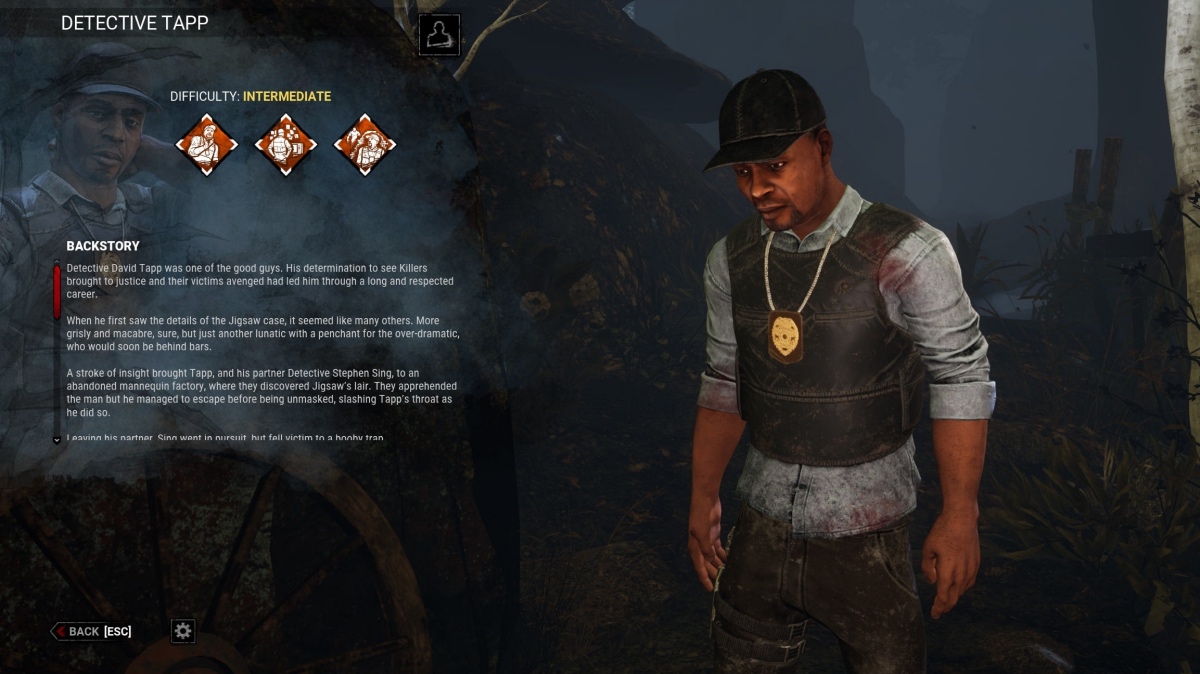
Task: Inspect the Detective's Hunch perk with photo wall
Action: click(286, 144)
